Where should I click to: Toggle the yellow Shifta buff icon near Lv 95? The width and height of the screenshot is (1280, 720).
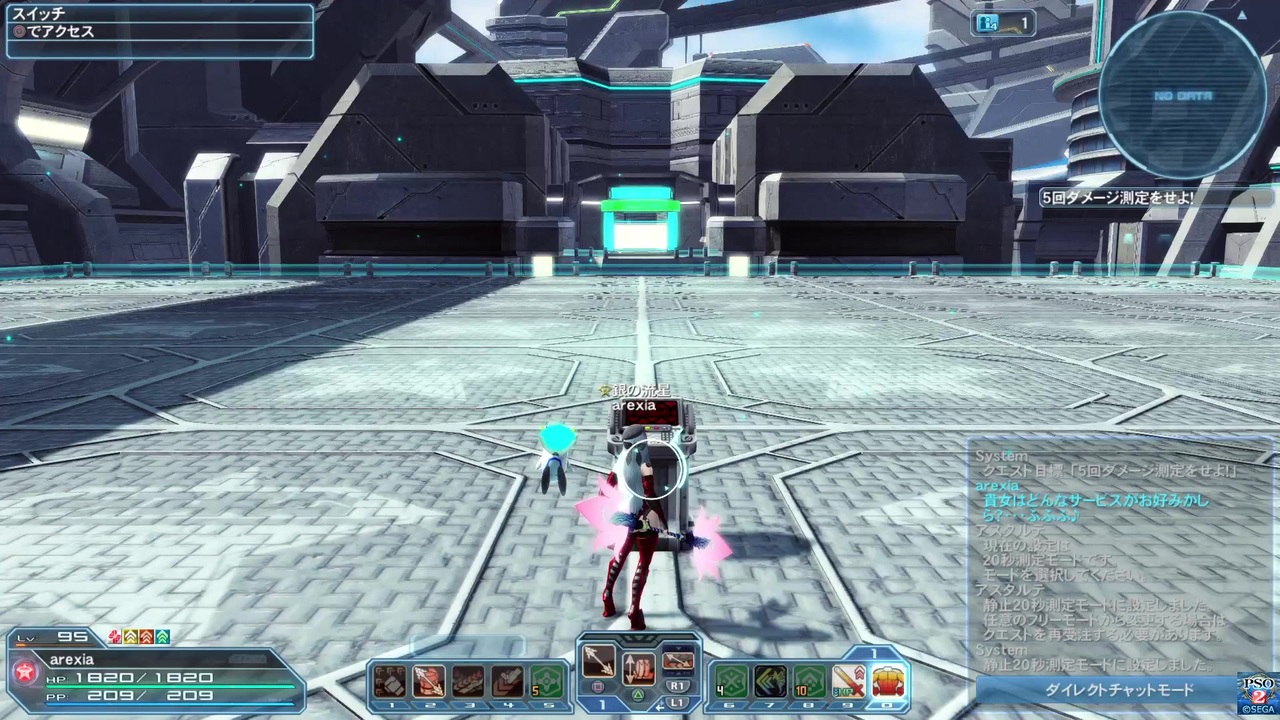(x=128, y=636)
